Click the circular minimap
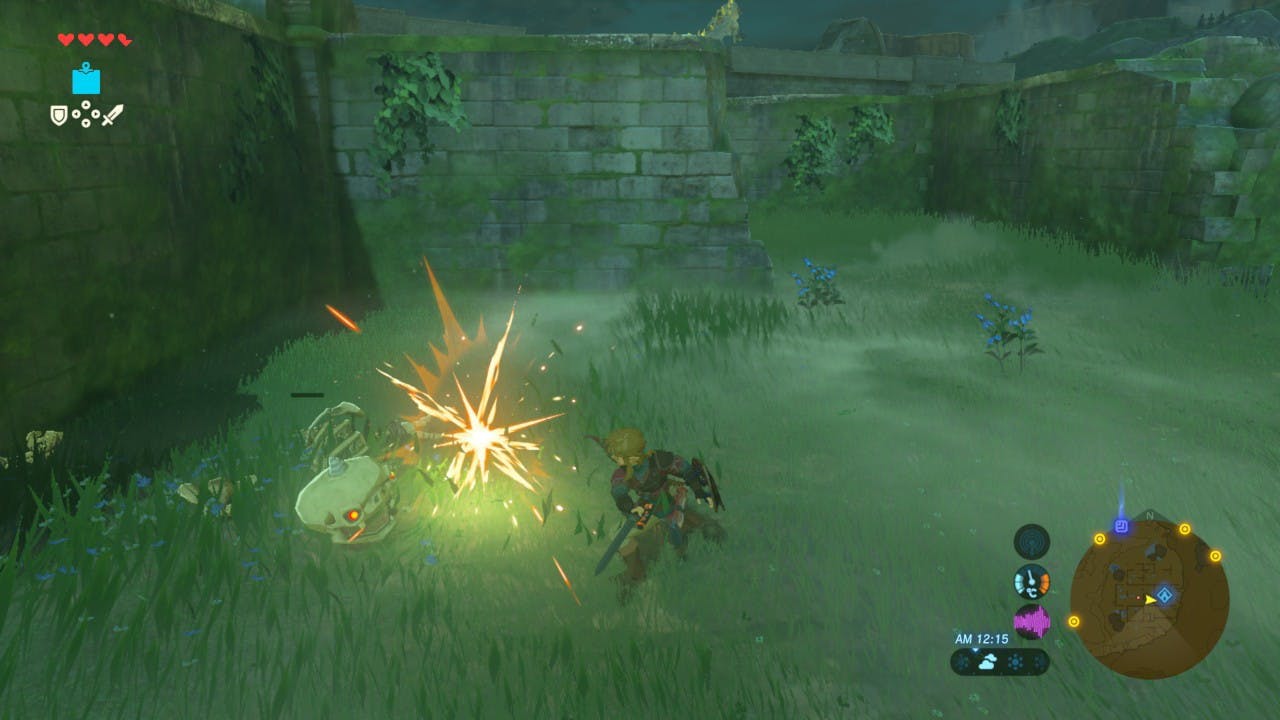This screenshot has width=1280, height=720. pos(1149,599)
